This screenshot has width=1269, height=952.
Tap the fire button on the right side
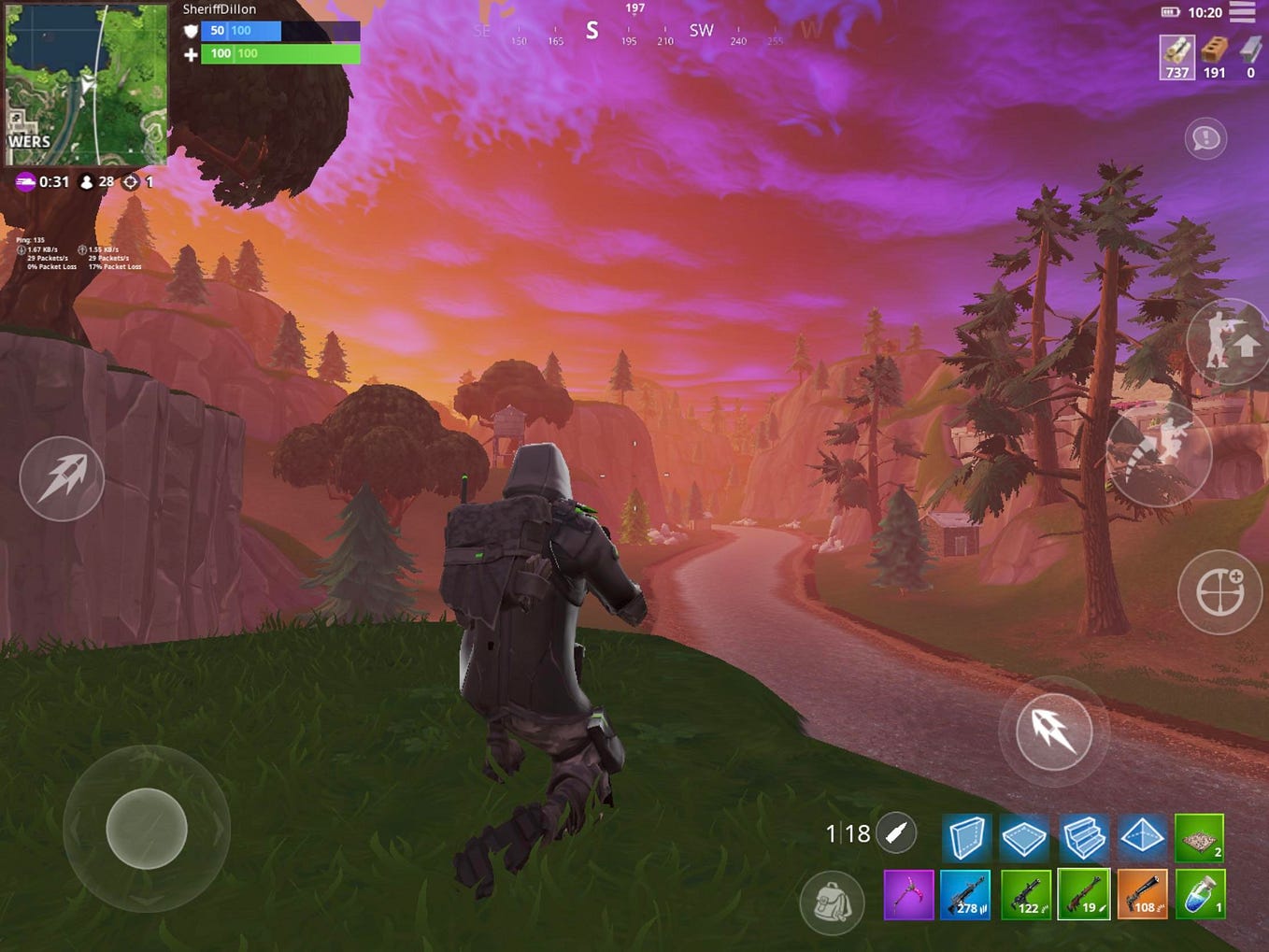click(x=1054, y=732)
